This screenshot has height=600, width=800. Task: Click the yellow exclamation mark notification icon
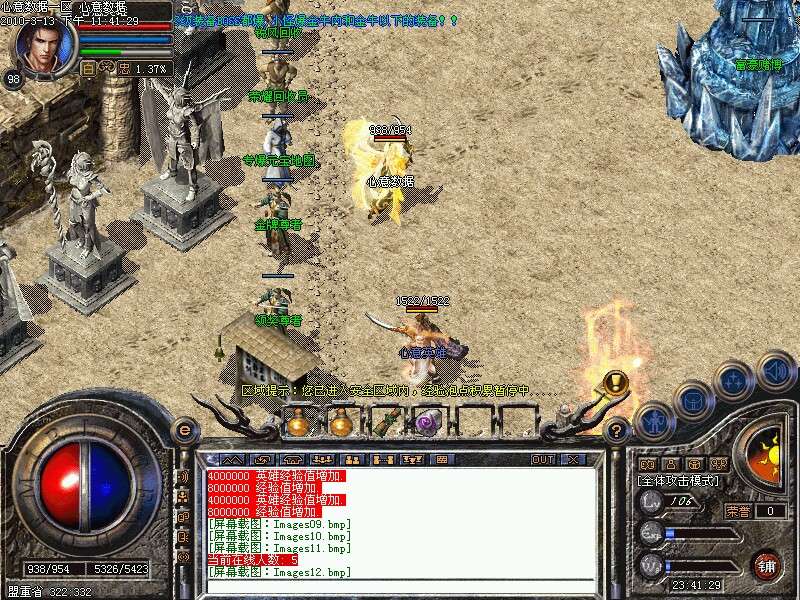[616, 382]
